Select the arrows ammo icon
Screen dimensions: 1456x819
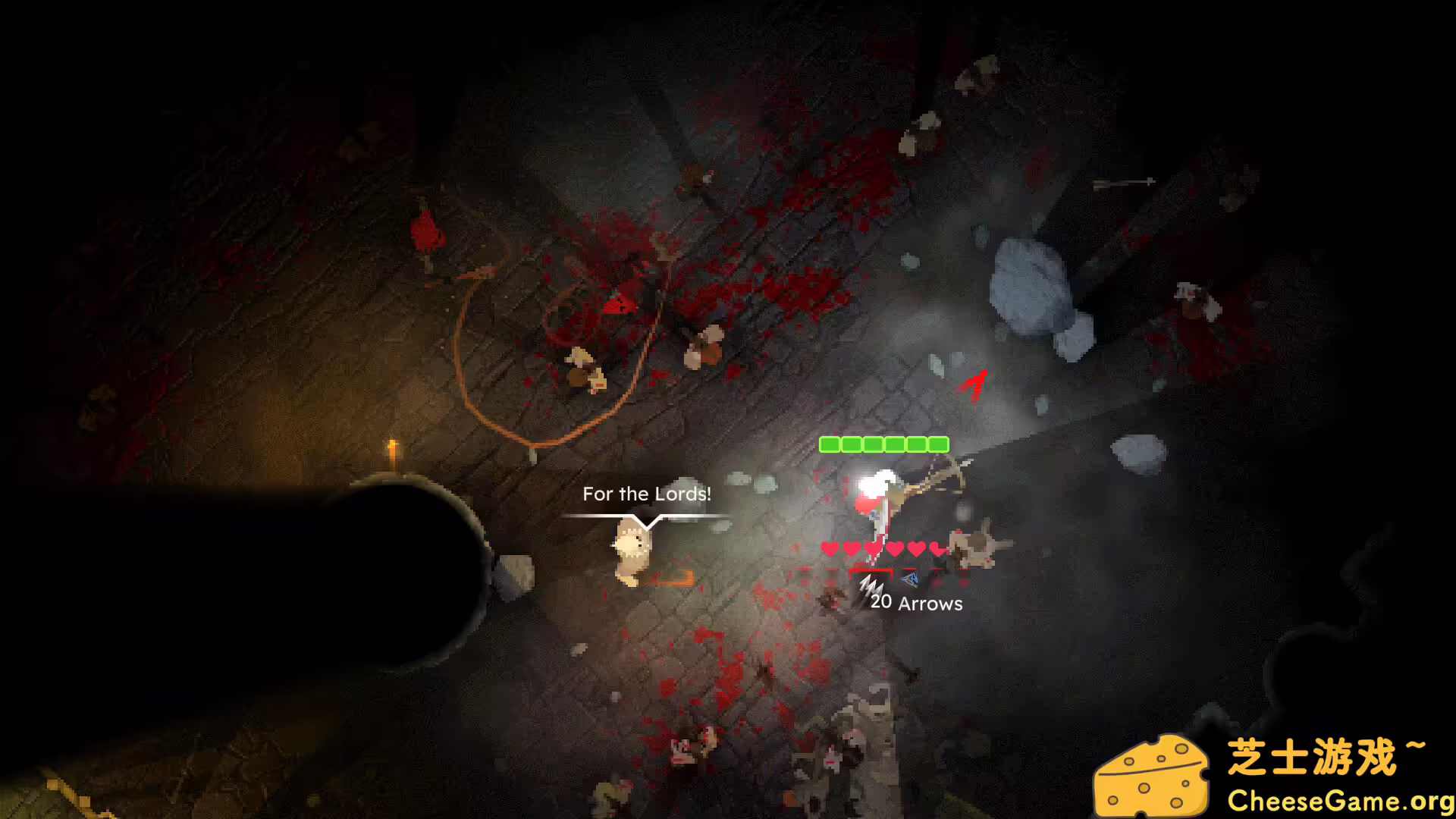click(x=871, y=588)
